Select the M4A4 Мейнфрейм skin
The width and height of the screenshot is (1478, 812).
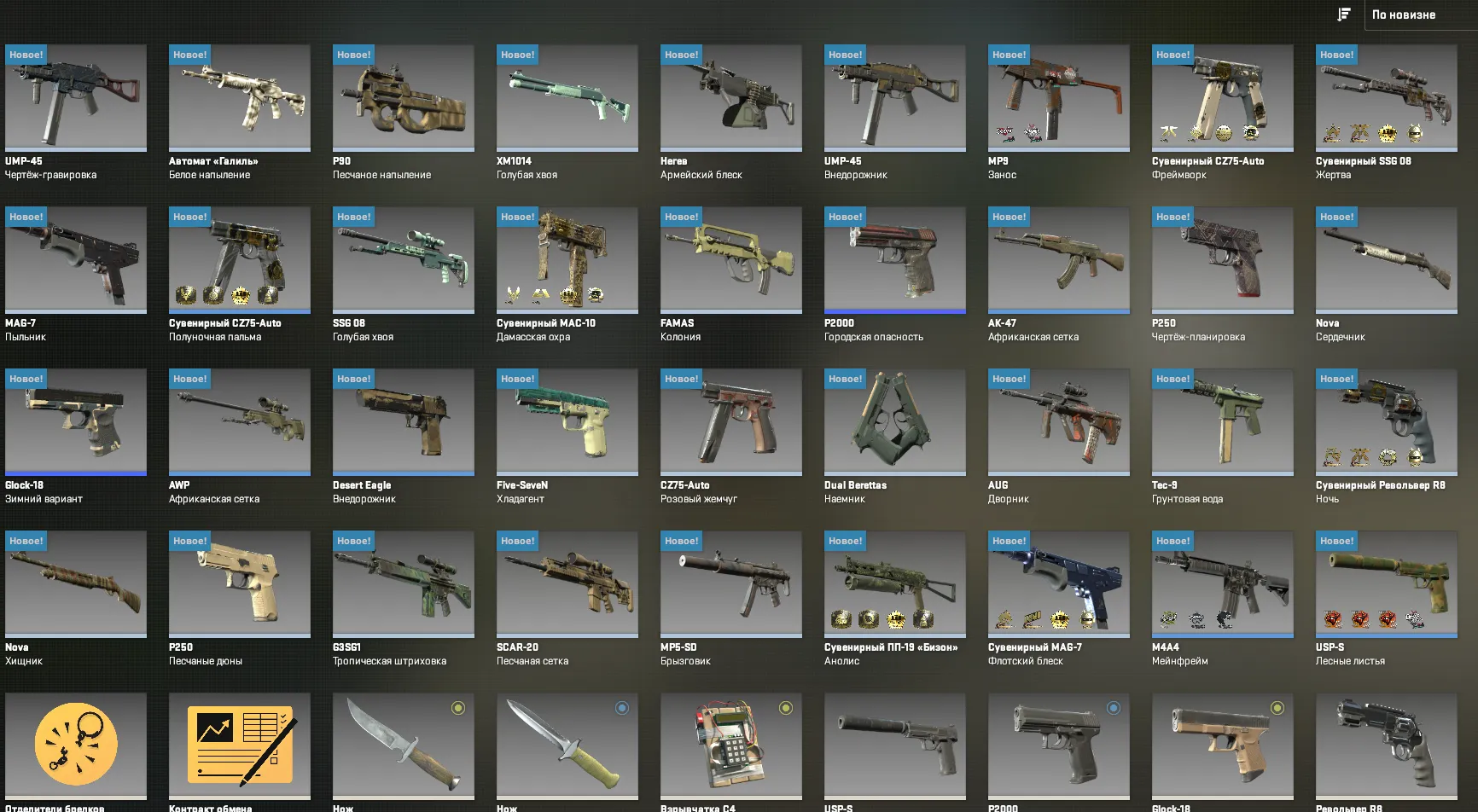(1222, 584)
